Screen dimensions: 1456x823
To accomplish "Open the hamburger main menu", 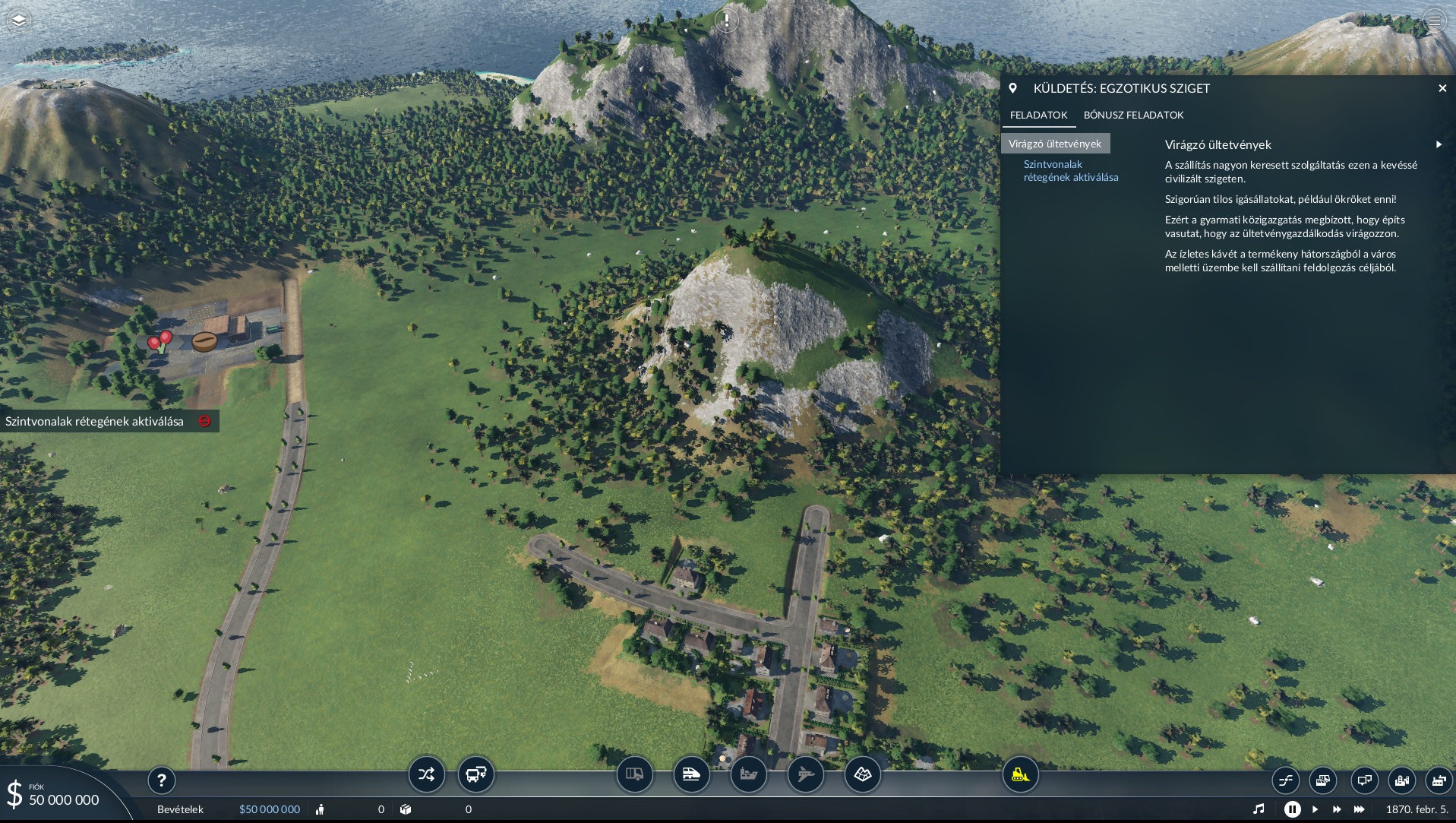I will [x=1434, y=21].
